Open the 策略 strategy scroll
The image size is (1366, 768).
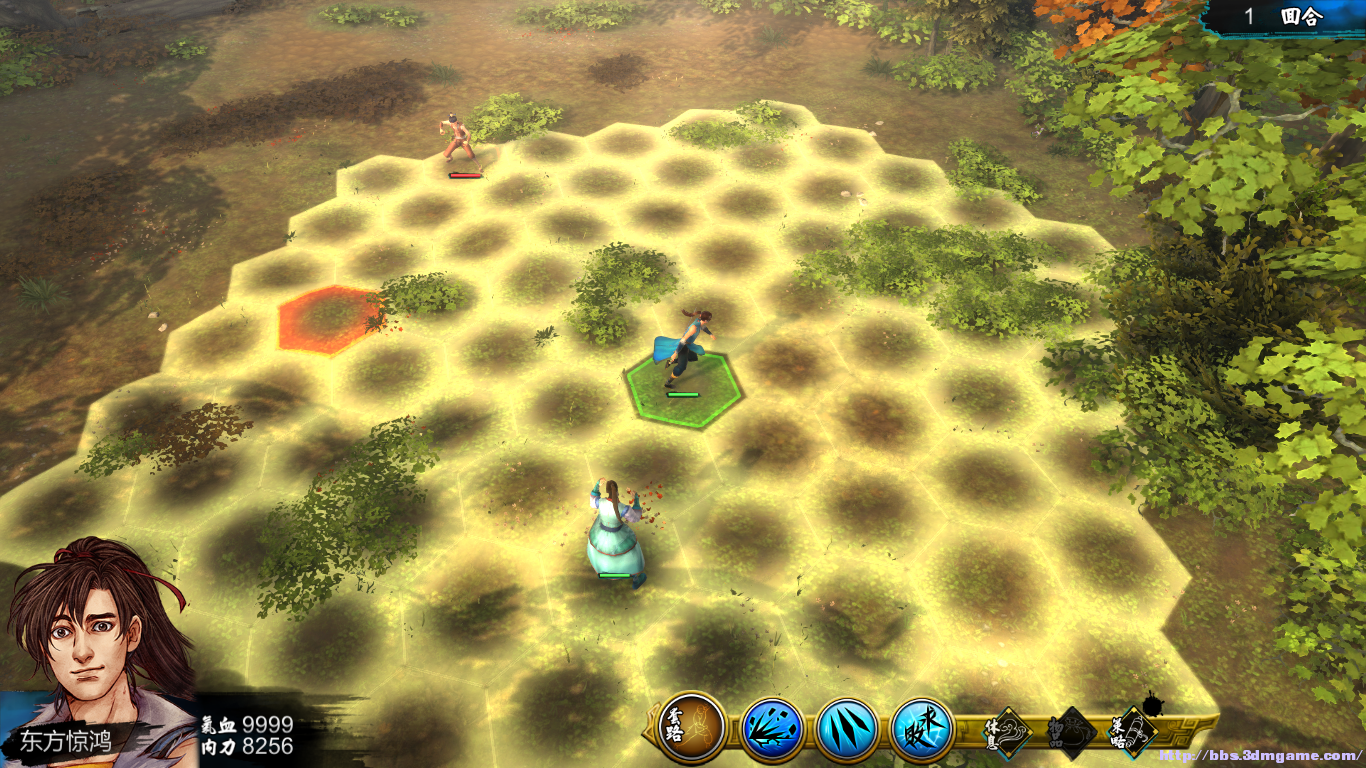tap(1133, 732)
